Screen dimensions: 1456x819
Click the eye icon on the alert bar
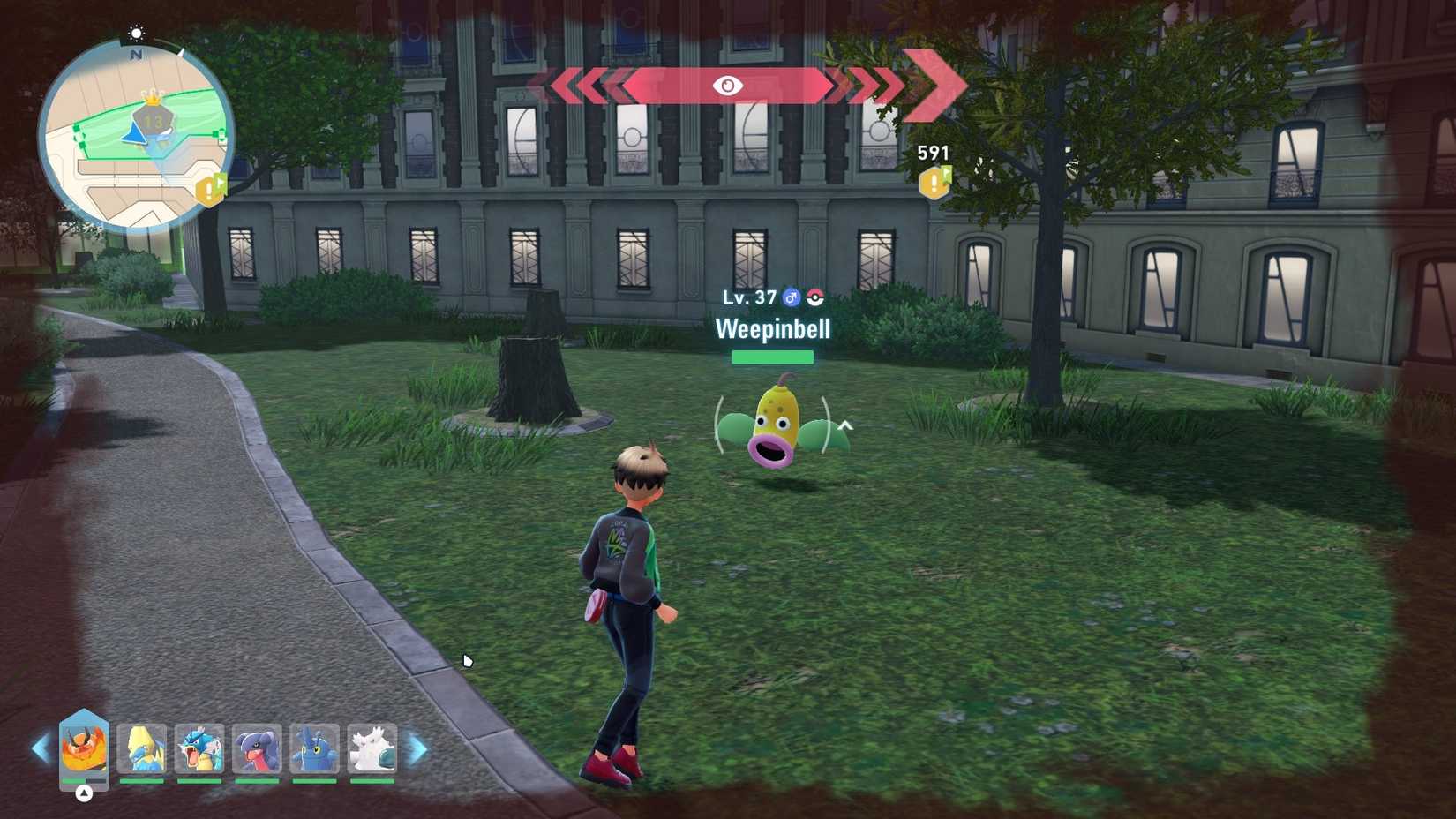click(x=726, y=86)
